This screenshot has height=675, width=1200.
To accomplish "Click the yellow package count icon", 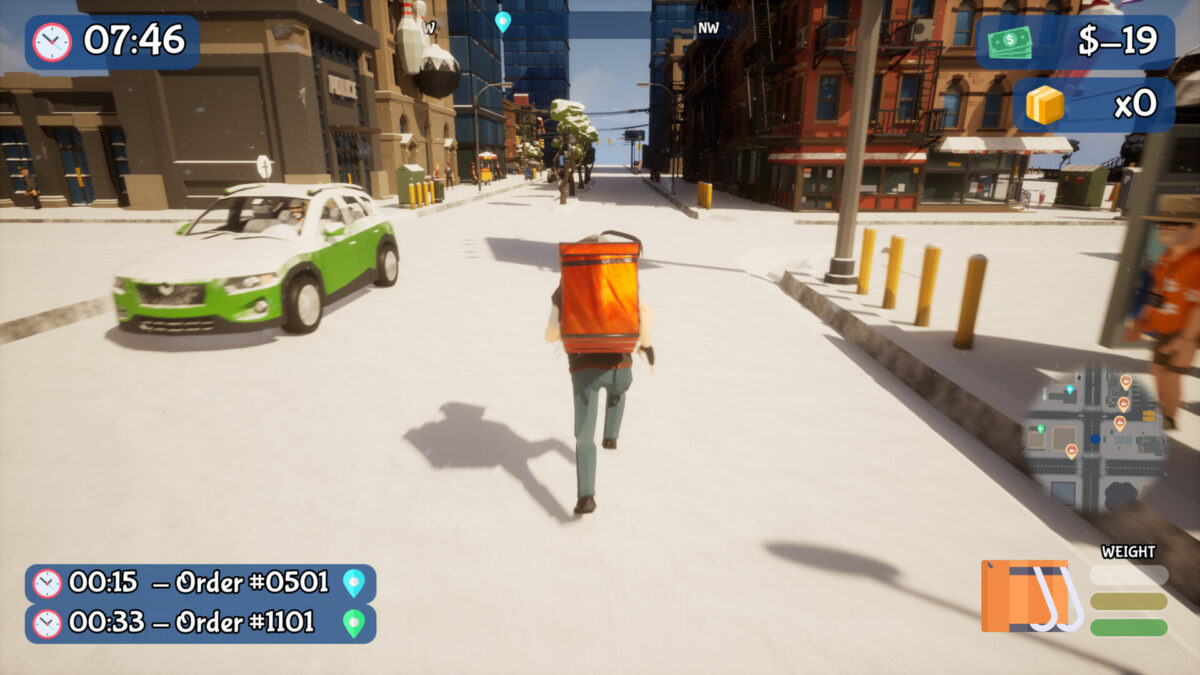I will (x=1045, y=104).
